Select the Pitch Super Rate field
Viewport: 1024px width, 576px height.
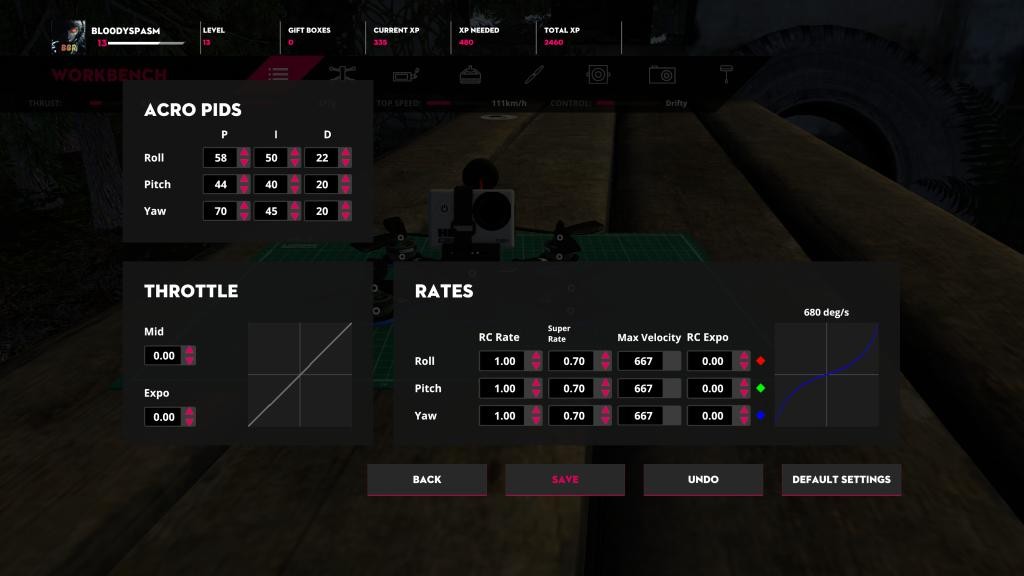click(573, 389)
